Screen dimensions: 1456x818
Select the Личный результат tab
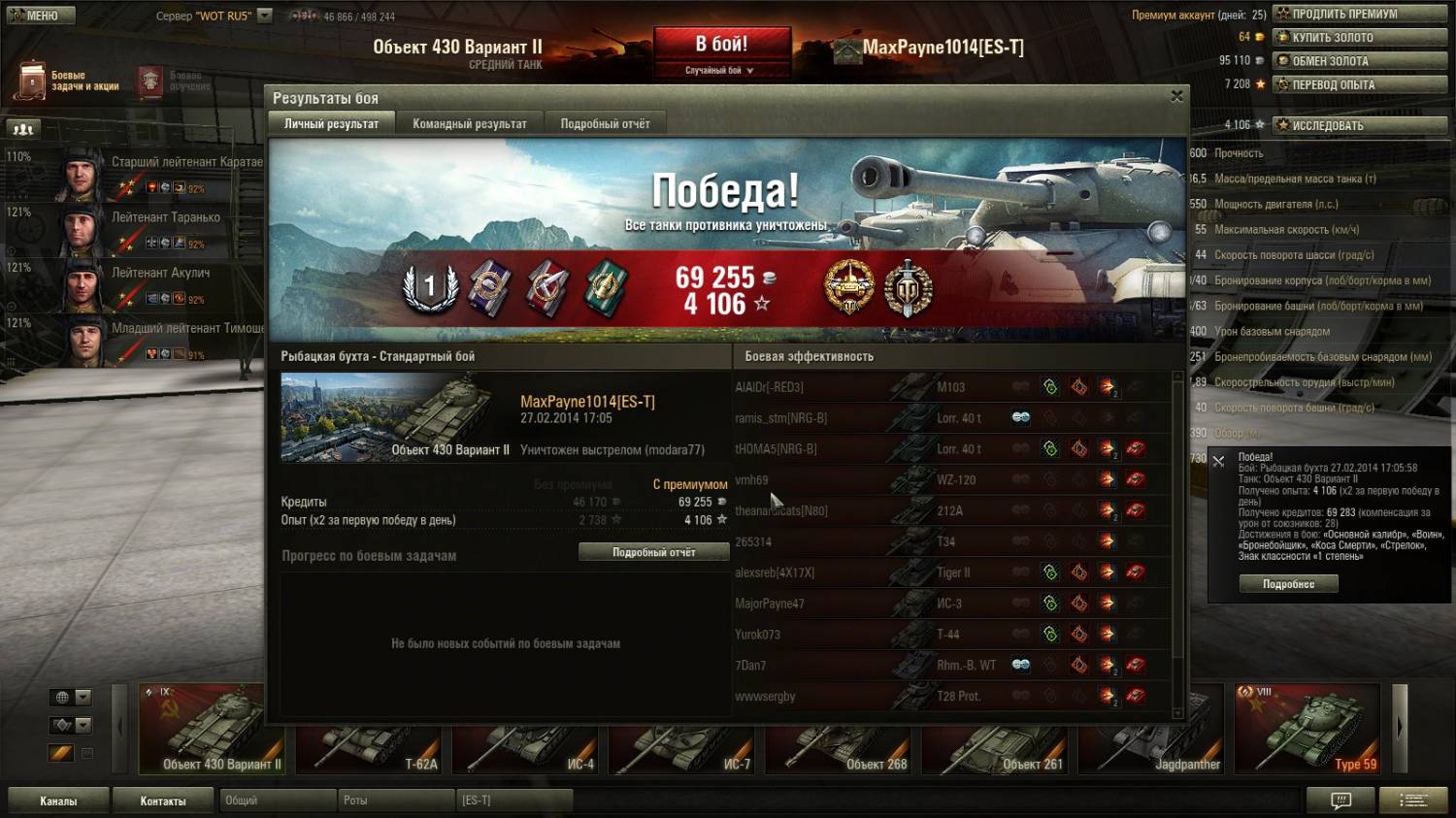tap(331, 123)
